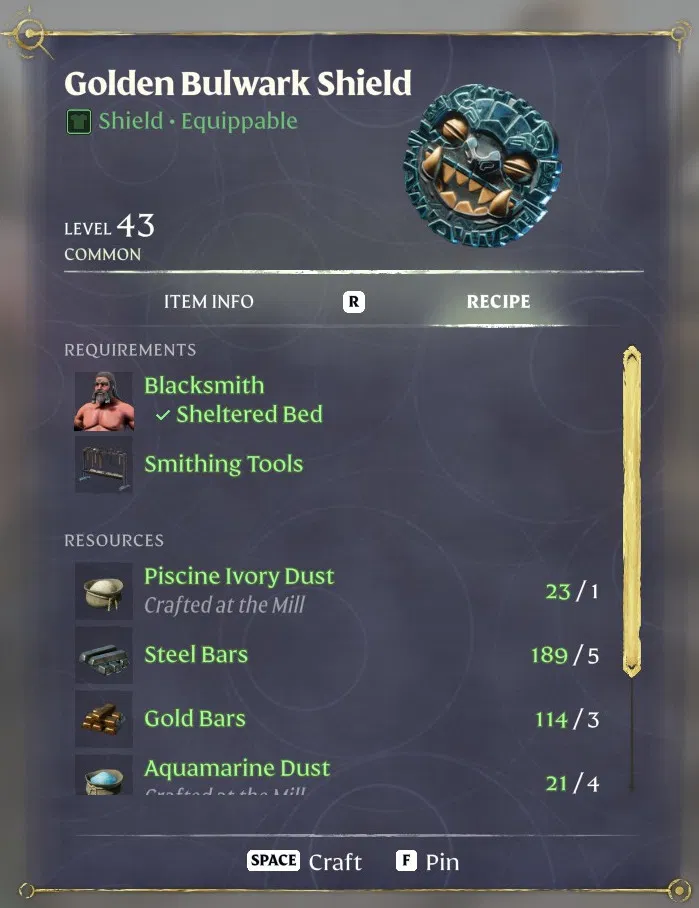The height and width of the screenshot is (908, 699).
Task: Switch to the Item Info tab
Action: [x=209, y=302]
